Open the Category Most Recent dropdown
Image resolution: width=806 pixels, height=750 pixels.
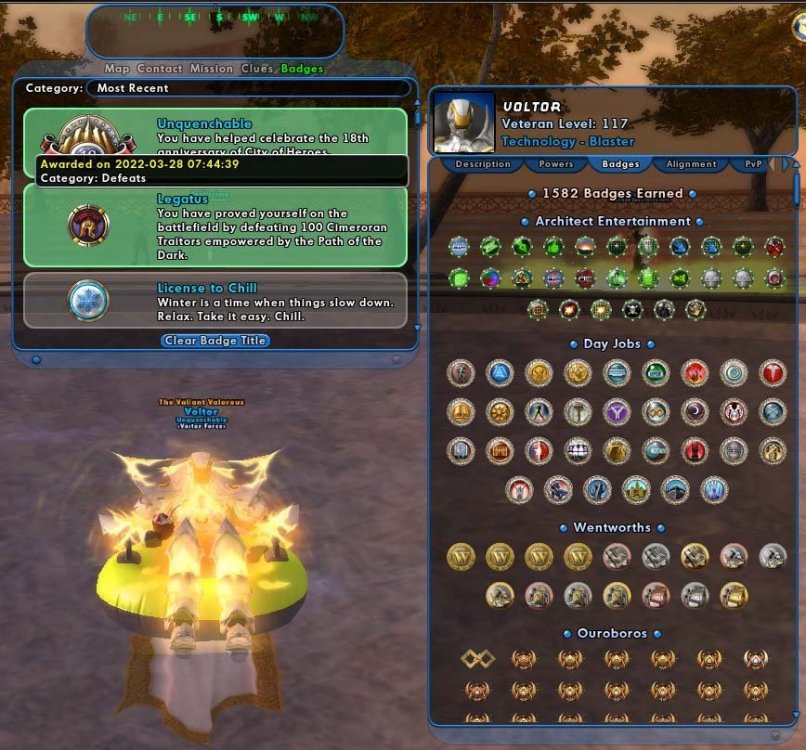pos(248,88)
